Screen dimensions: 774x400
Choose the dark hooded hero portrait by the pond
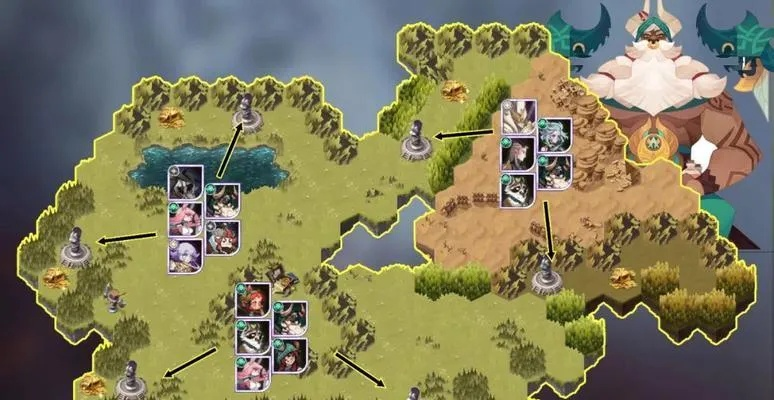(186, 184)
